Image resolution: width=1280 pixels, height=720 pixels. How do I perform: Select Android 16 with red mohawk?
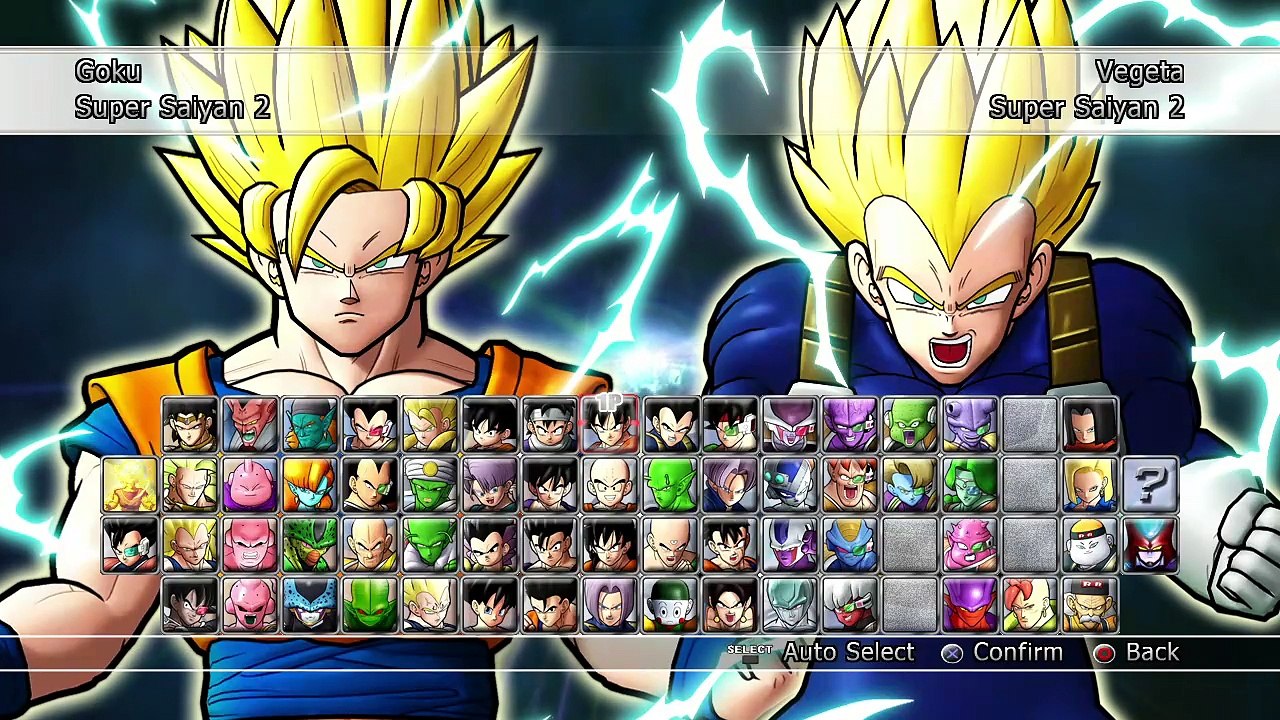click(x=1030, y=605)
